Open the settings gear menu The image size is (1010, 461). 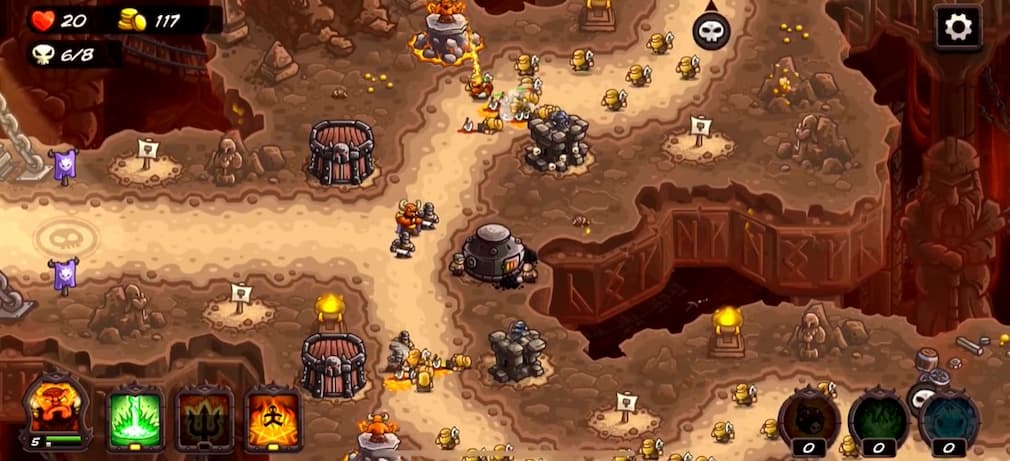(958, 28)
